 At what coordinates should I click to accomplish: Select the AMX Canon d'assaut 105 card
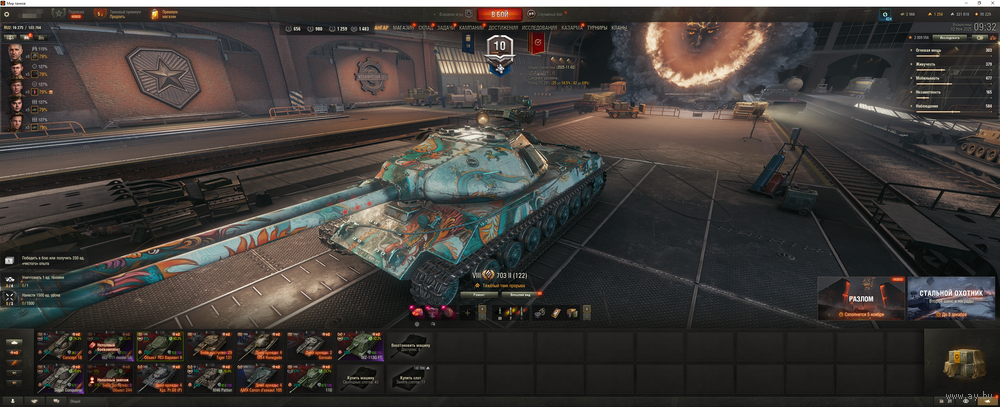[260, 378]
